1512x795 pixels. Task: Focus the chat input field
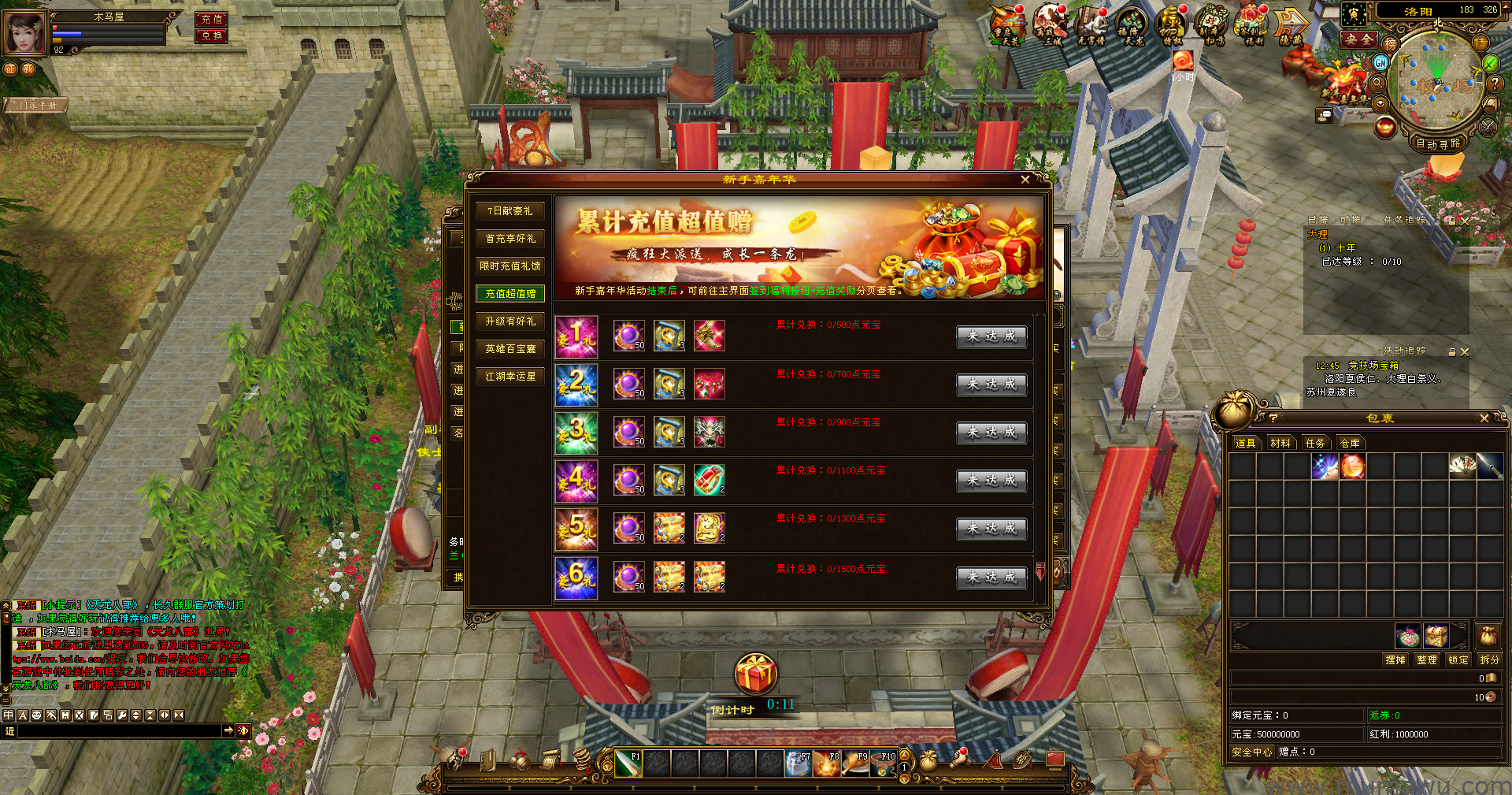pos(118,731)
